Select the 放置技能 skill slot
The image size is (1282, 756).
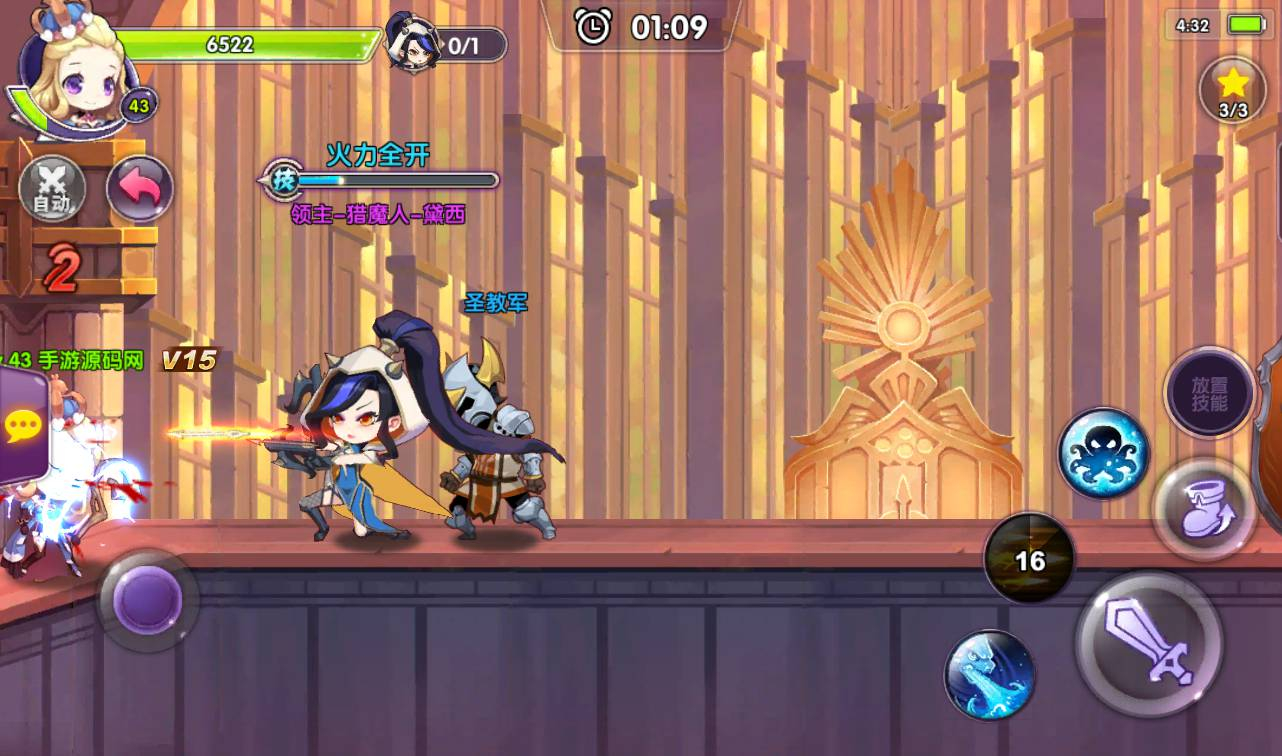(x=1209, y=394)
